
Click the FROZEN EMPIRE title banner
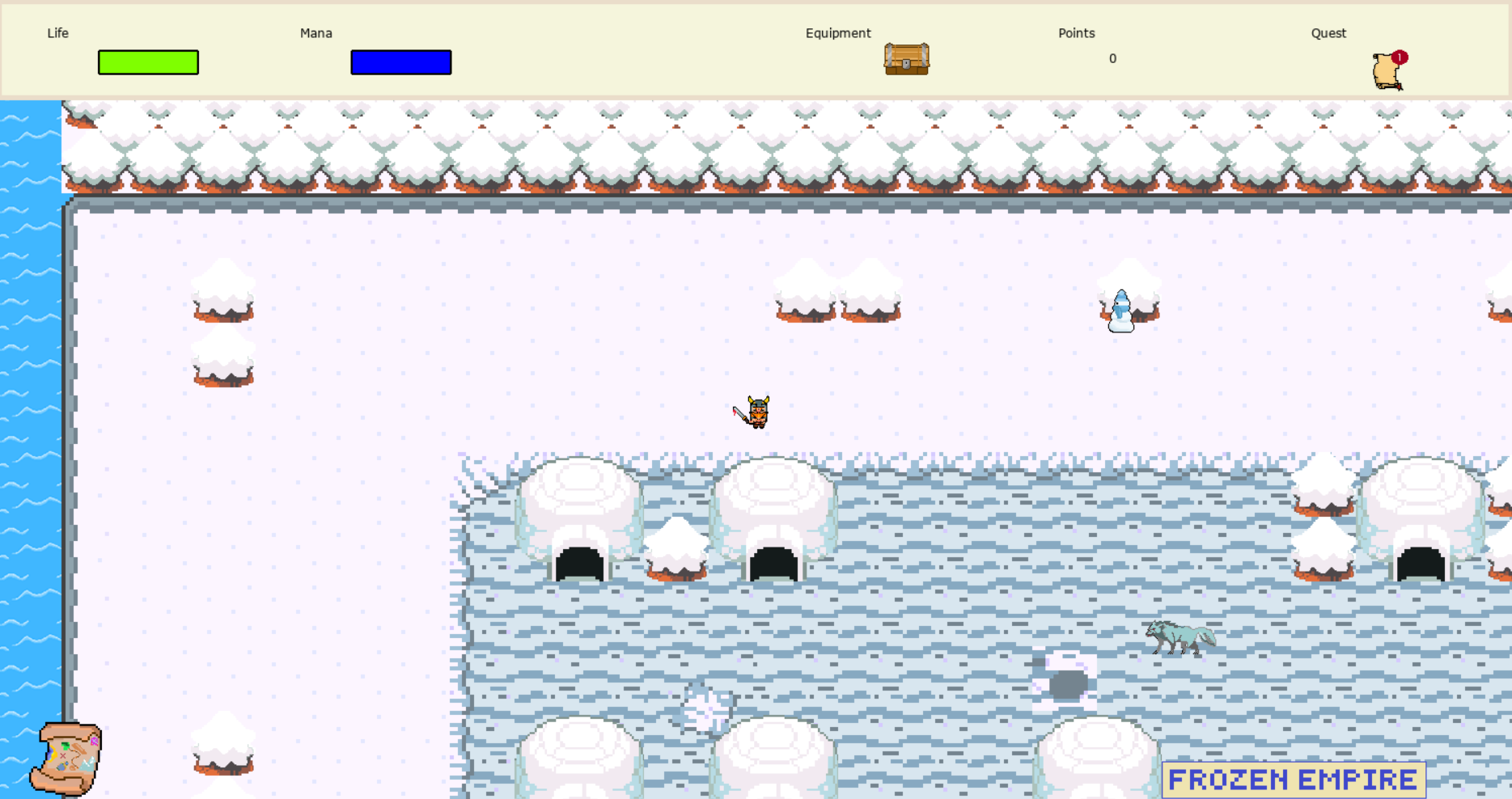(1292, 778)
